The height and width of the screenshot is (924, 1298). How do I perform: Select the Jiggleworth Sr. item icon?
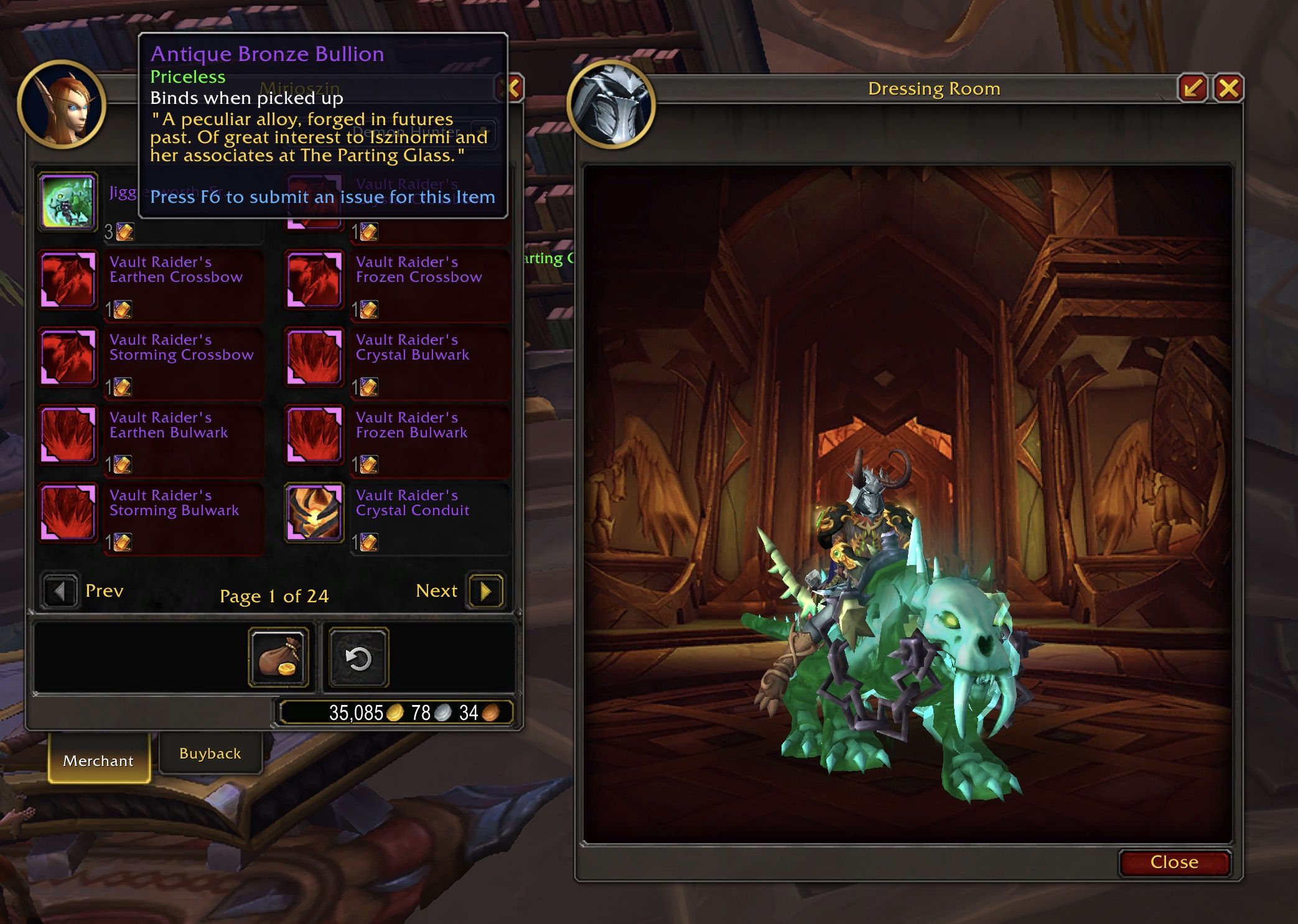68,202
